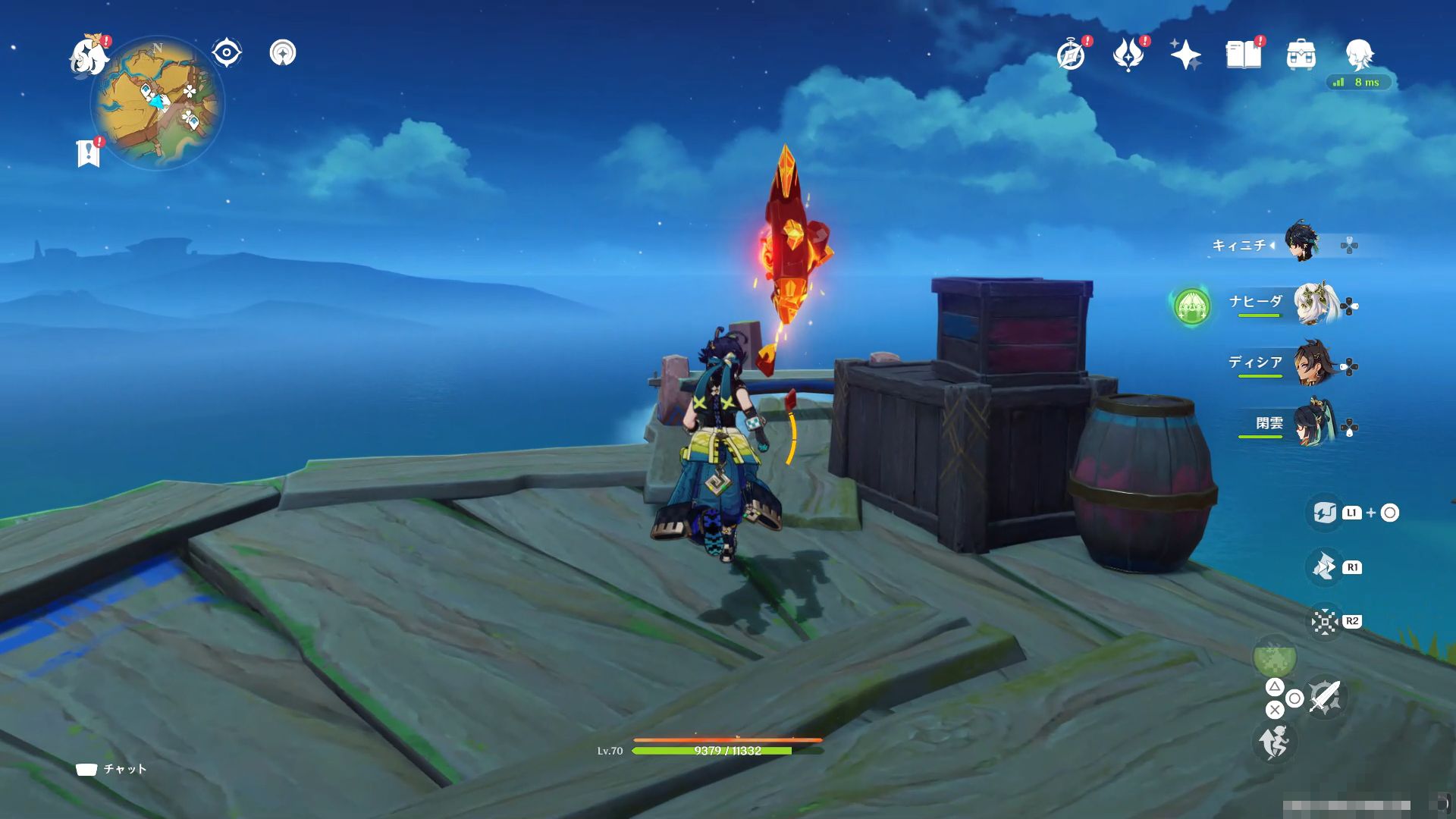Screen dimensions: 1456x819
Task: Open the Paimon menu icon
Action: pyautogui.click(x=89, y=56)
